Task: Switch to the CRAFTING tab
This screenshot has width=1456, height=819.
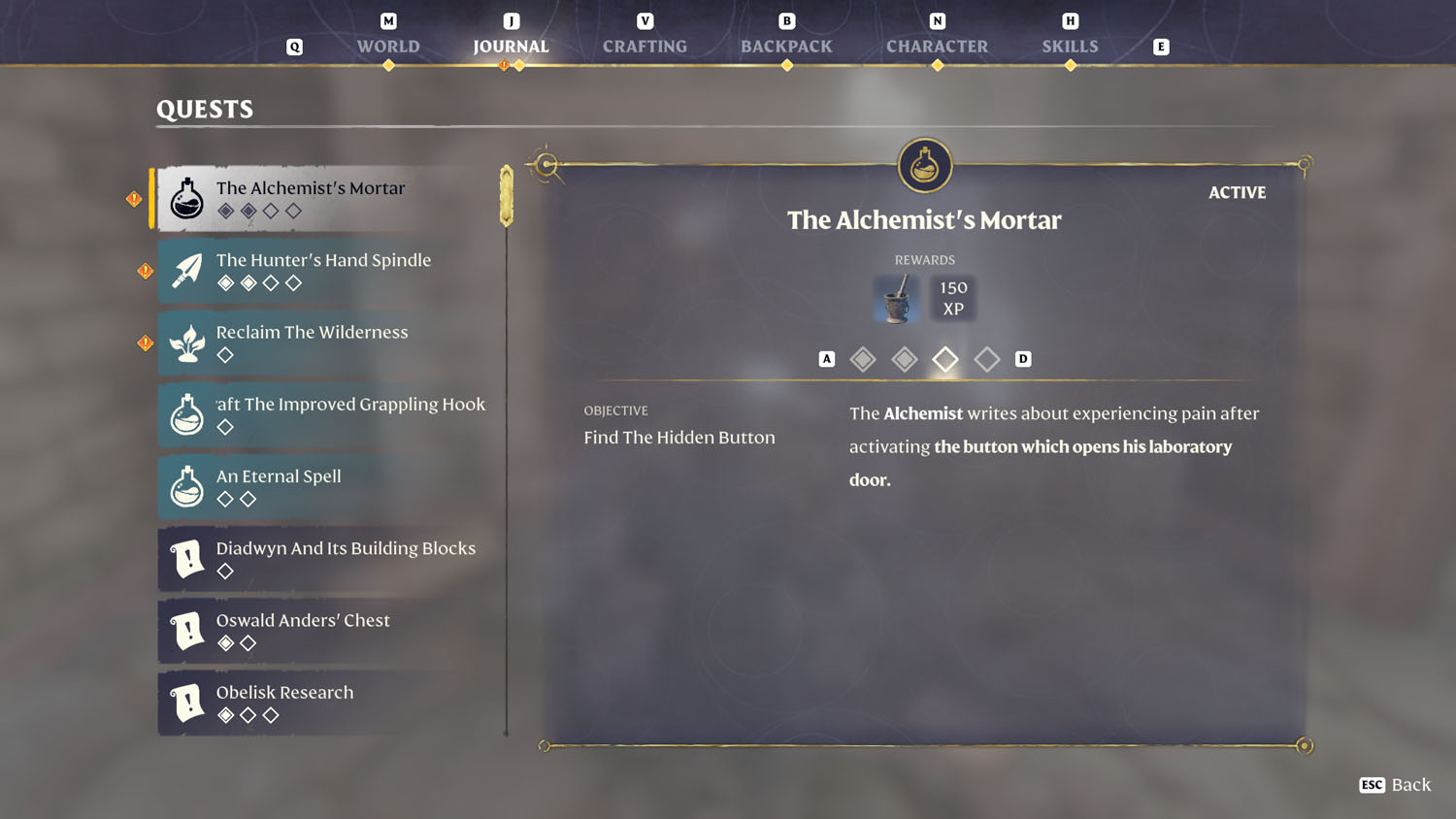Action: pyautogui.click(x=645, y=46)
